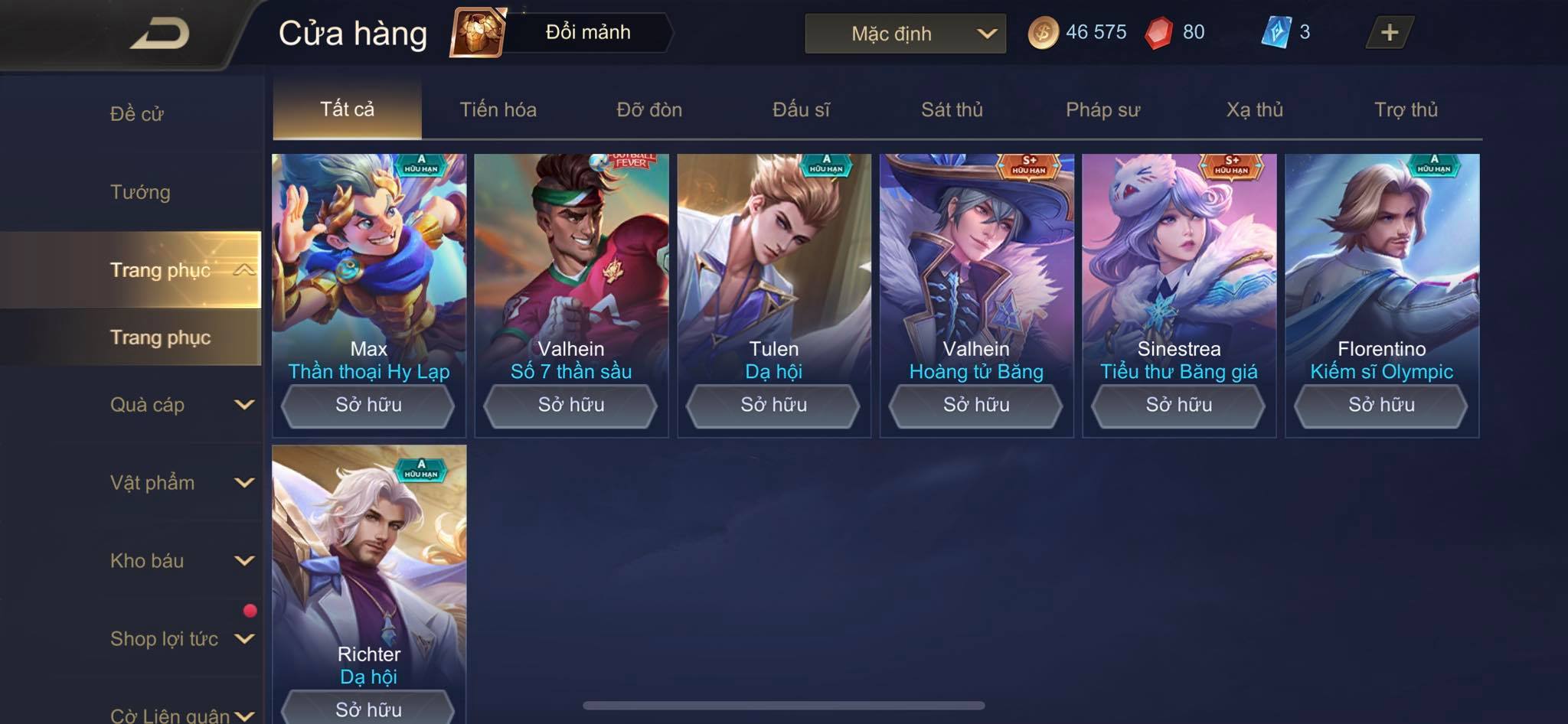Expand the Kho báu section
The width and height of the screenshot is (1568, 724).
pyautogui.click(x=181, y=561)
